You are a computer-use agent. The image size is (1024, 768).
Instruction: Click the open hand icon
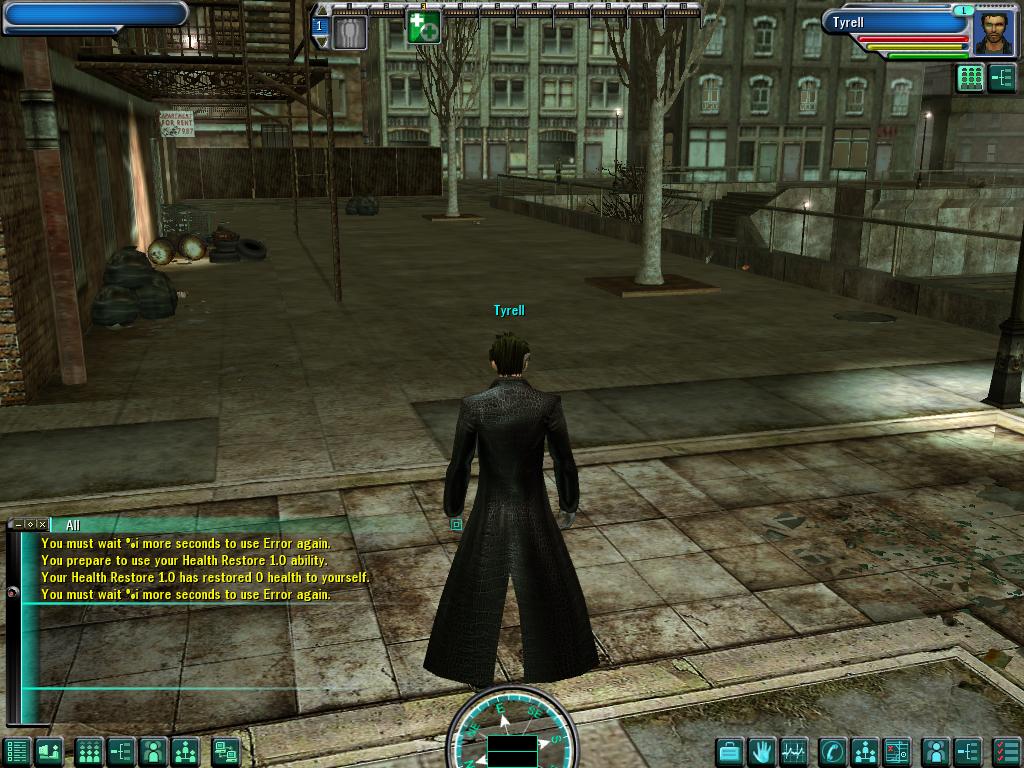(763, 751)
